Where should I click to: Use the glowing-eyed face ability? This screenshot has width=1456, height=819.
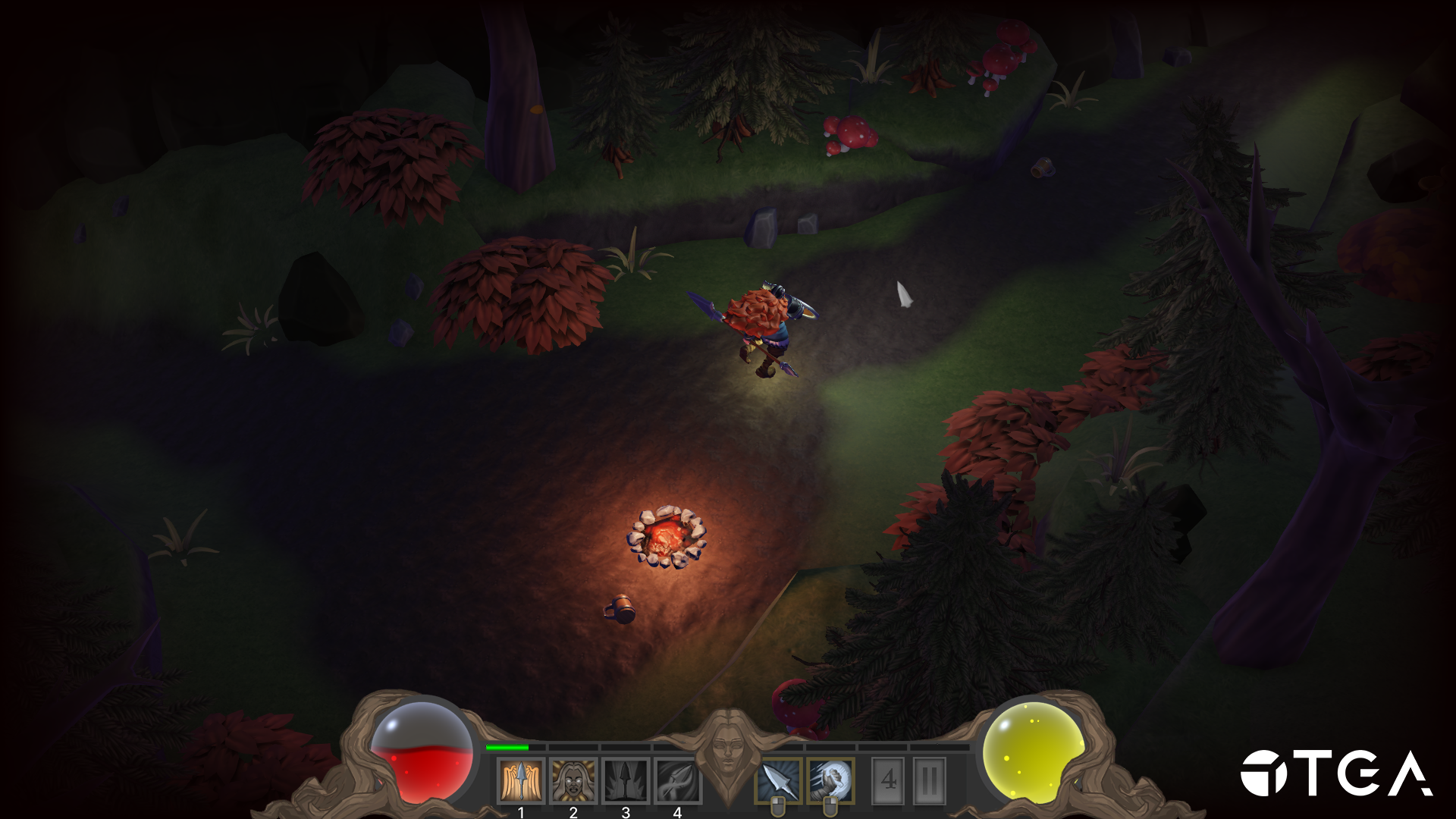click(573, 780)
